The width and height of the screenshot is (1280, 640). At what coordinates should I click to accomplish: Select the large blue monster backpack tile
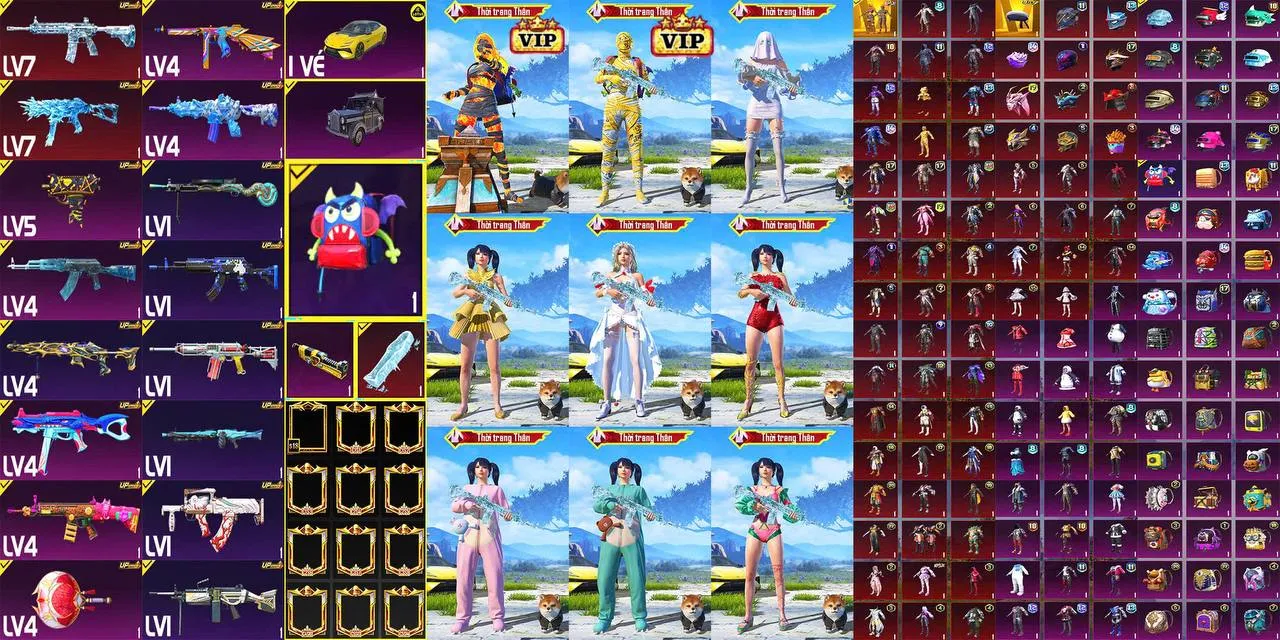click(x=355, y=238)
